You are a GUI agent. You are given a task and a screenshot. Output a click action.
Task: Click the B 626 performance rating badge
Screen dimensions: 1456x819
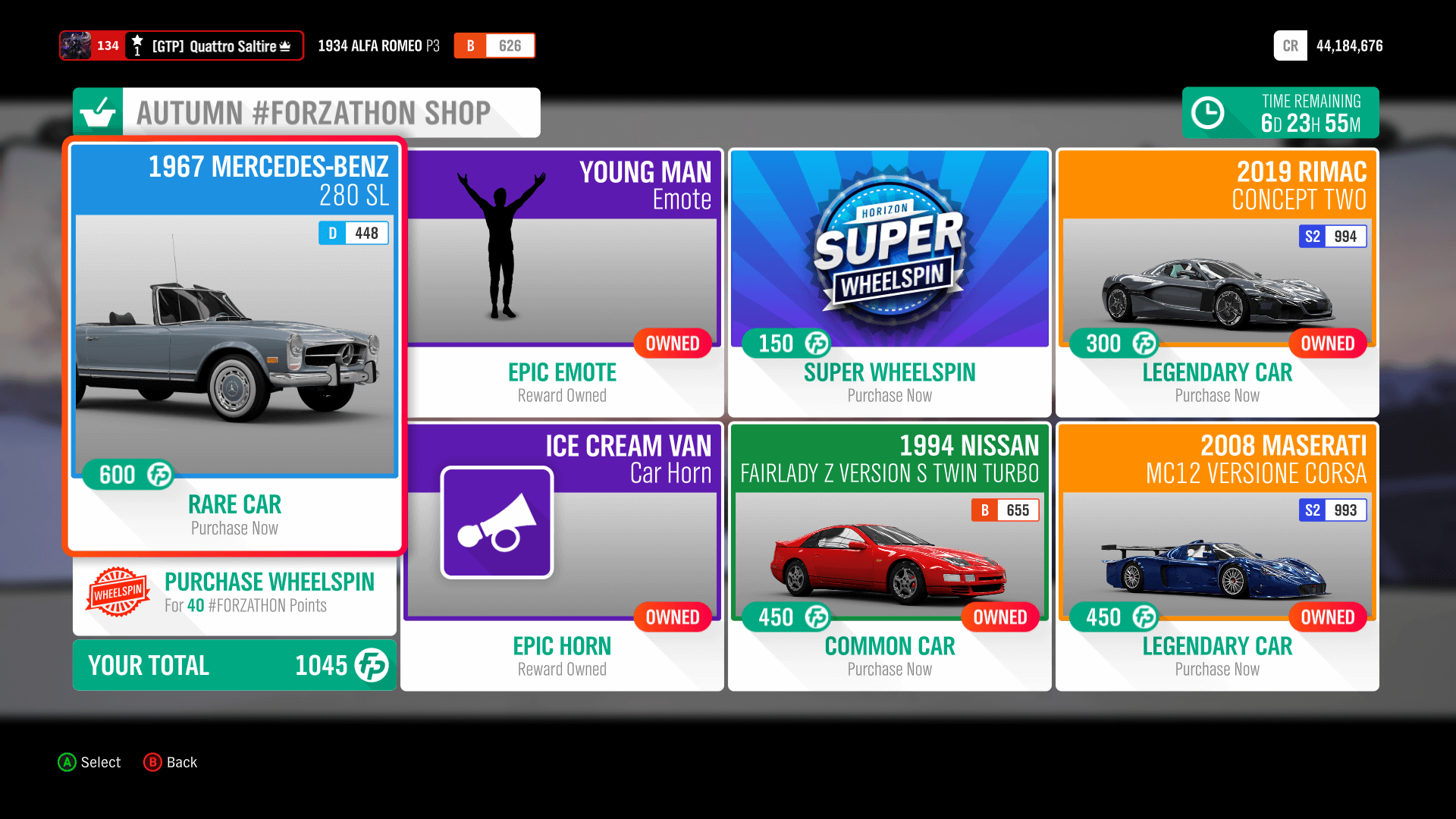coord(494,45)
